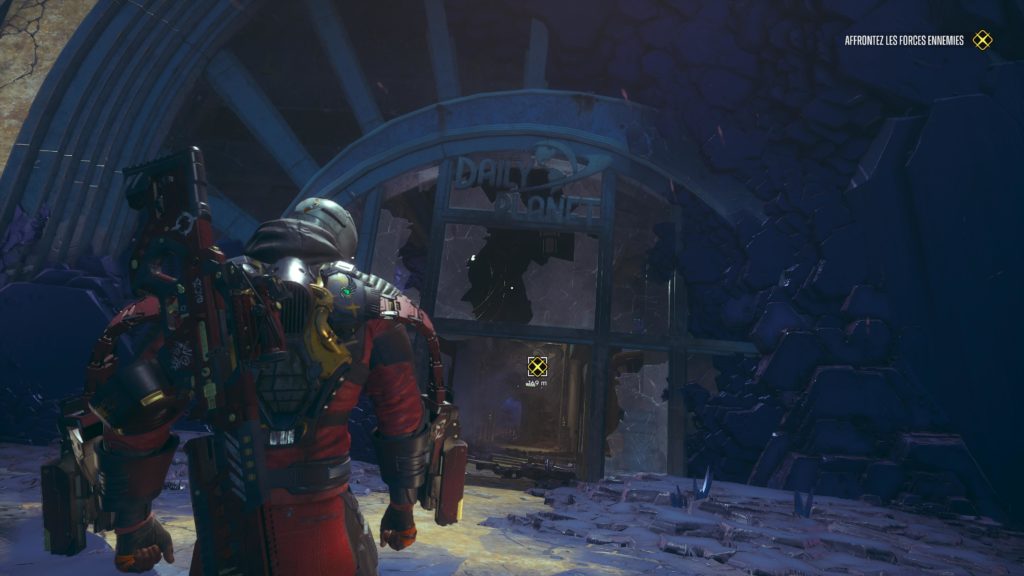1024x576 pixels.
Task: Select the 'Affrontez les forces ennemies' objective tracker
Action: click(905, 40)
